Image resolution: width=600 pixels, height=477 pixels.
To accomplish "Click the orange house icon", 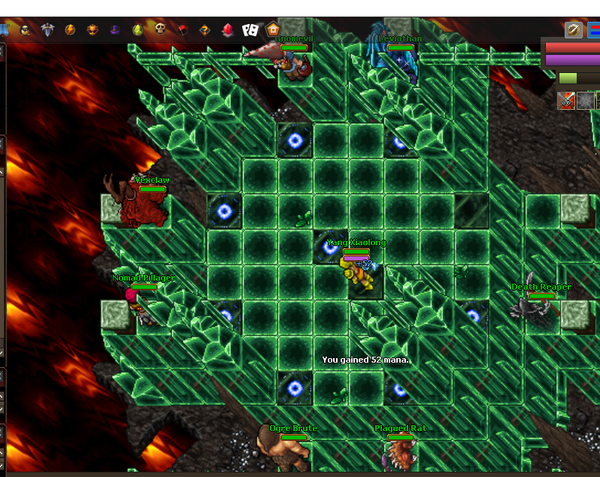I will [x=273, y=30].
